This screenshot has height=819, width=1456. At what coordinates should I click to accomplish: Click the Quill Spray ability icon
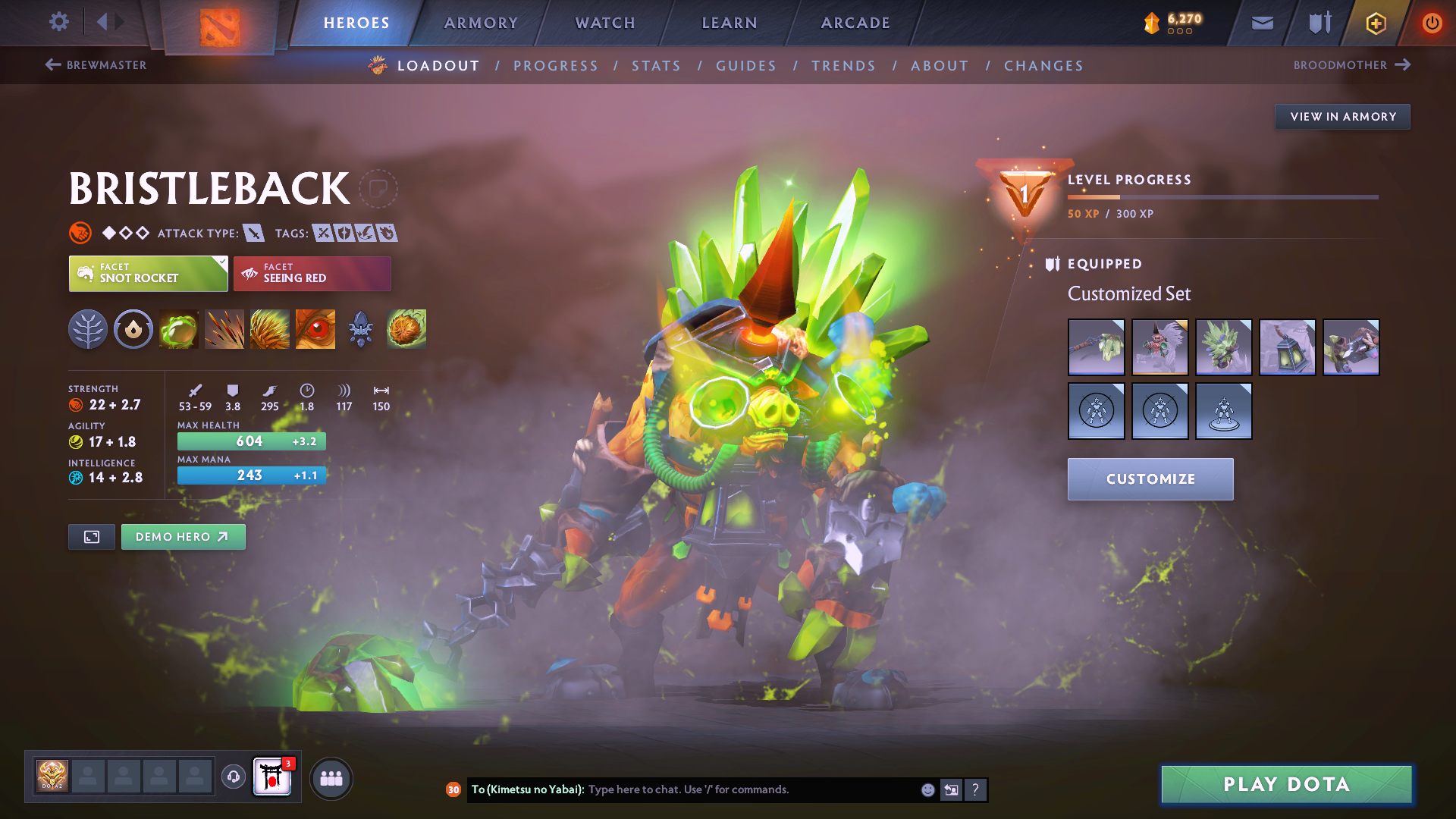tap(224, 329)
